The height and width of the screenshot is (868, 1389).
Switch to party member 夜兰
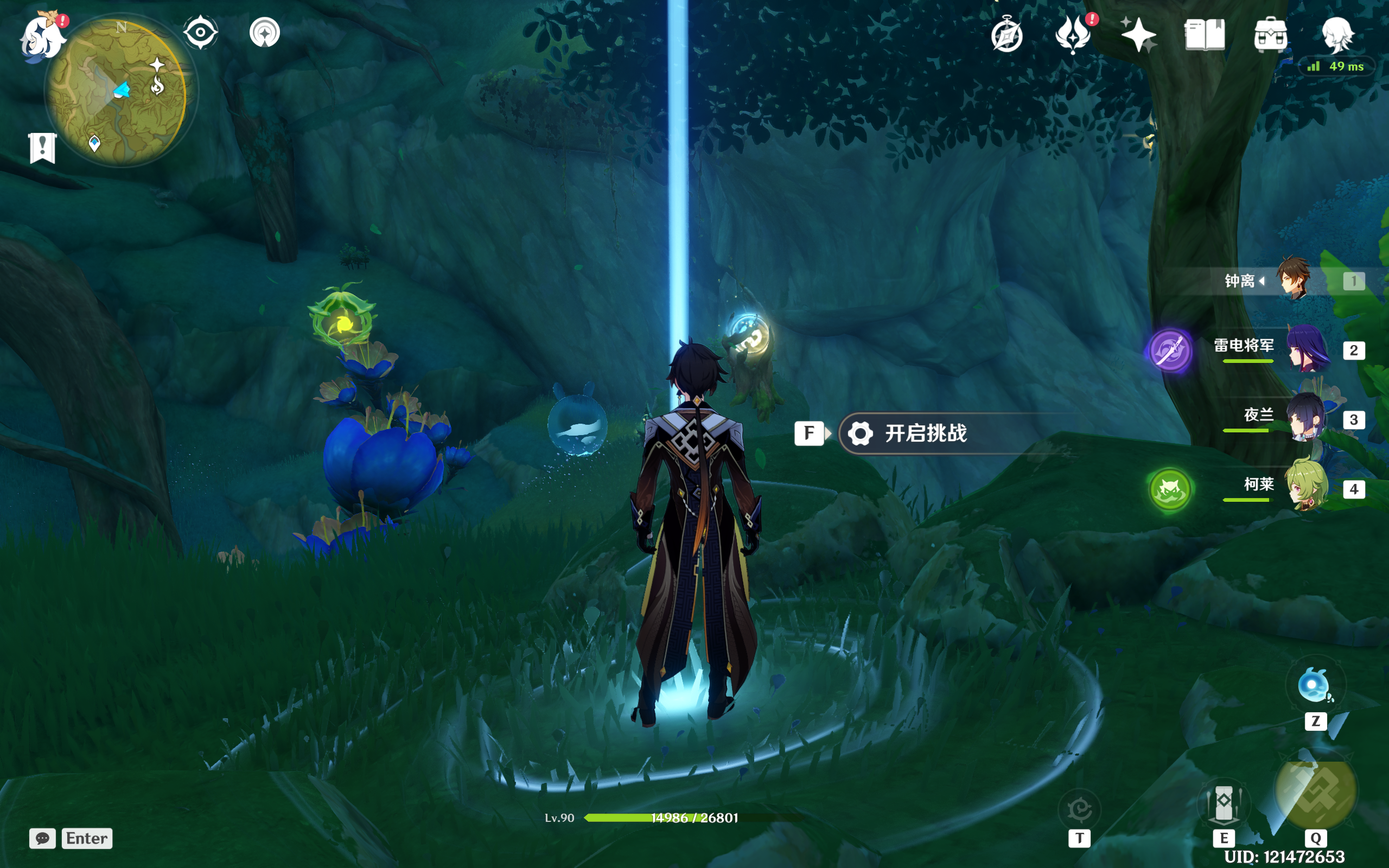pos(1305,418)
